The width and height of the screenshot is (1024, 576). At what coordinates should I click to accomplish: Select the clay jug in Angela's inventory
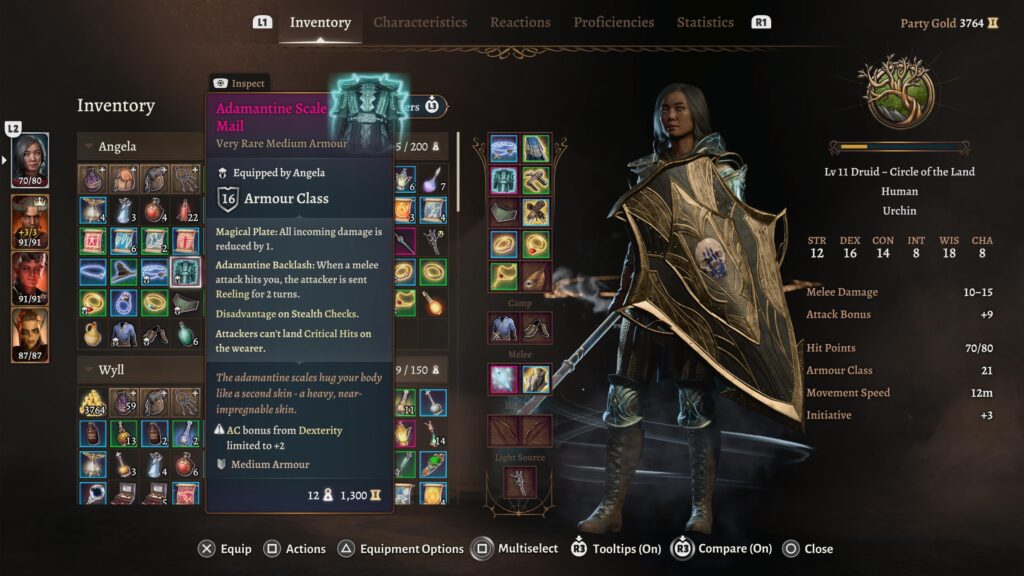pyautogui.click(x=93, y=333)
